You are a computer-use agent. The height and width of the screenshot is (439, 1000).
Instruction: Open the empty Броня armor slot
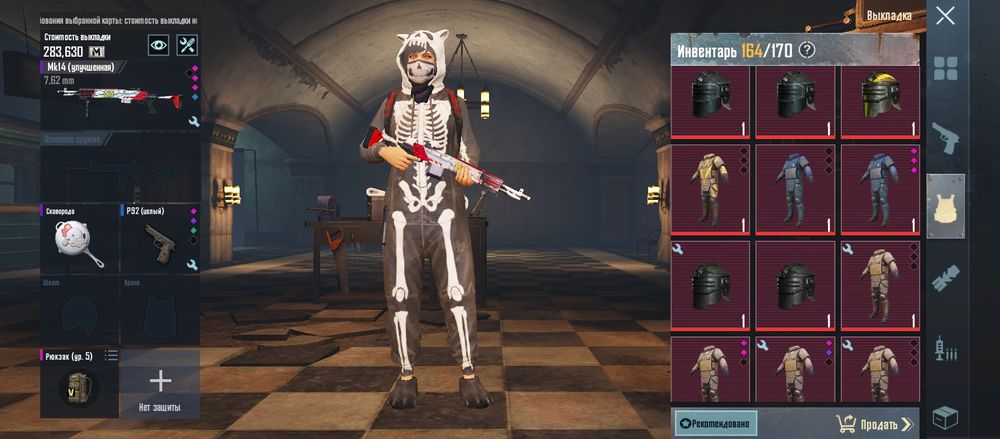160,312
